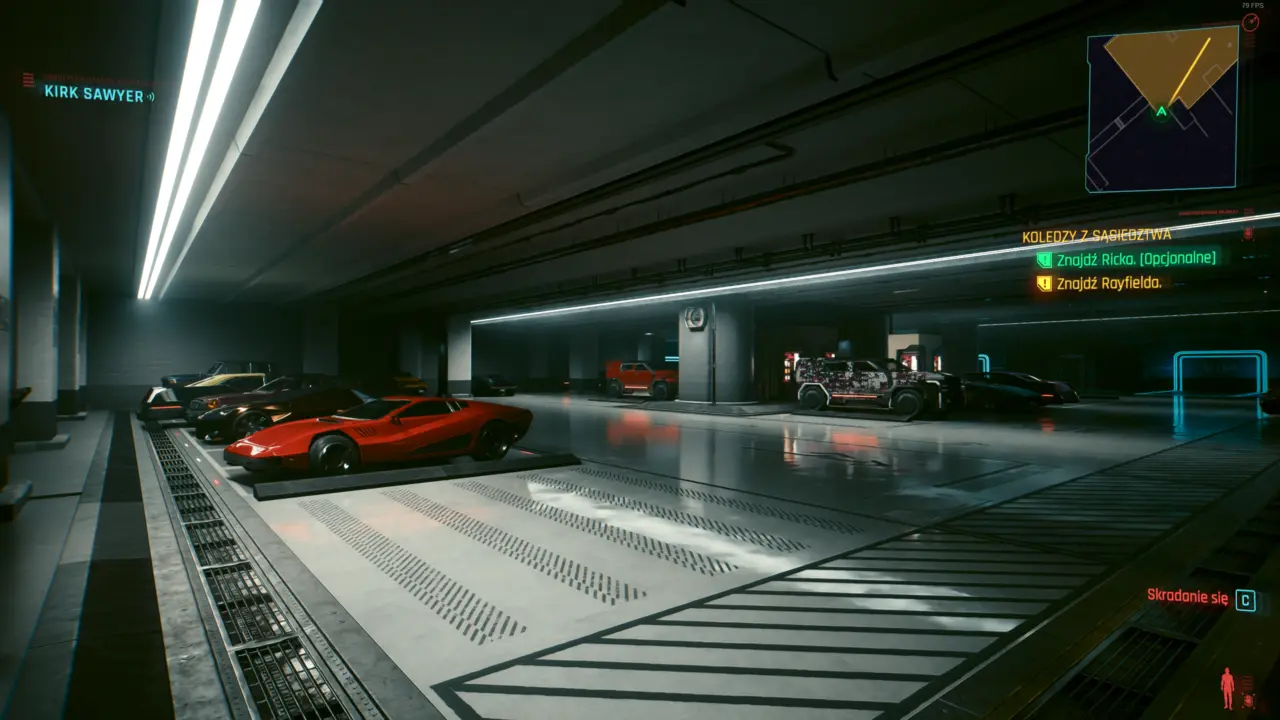Open the Kirk Sawyer caller name label

[x=92, y=94]
